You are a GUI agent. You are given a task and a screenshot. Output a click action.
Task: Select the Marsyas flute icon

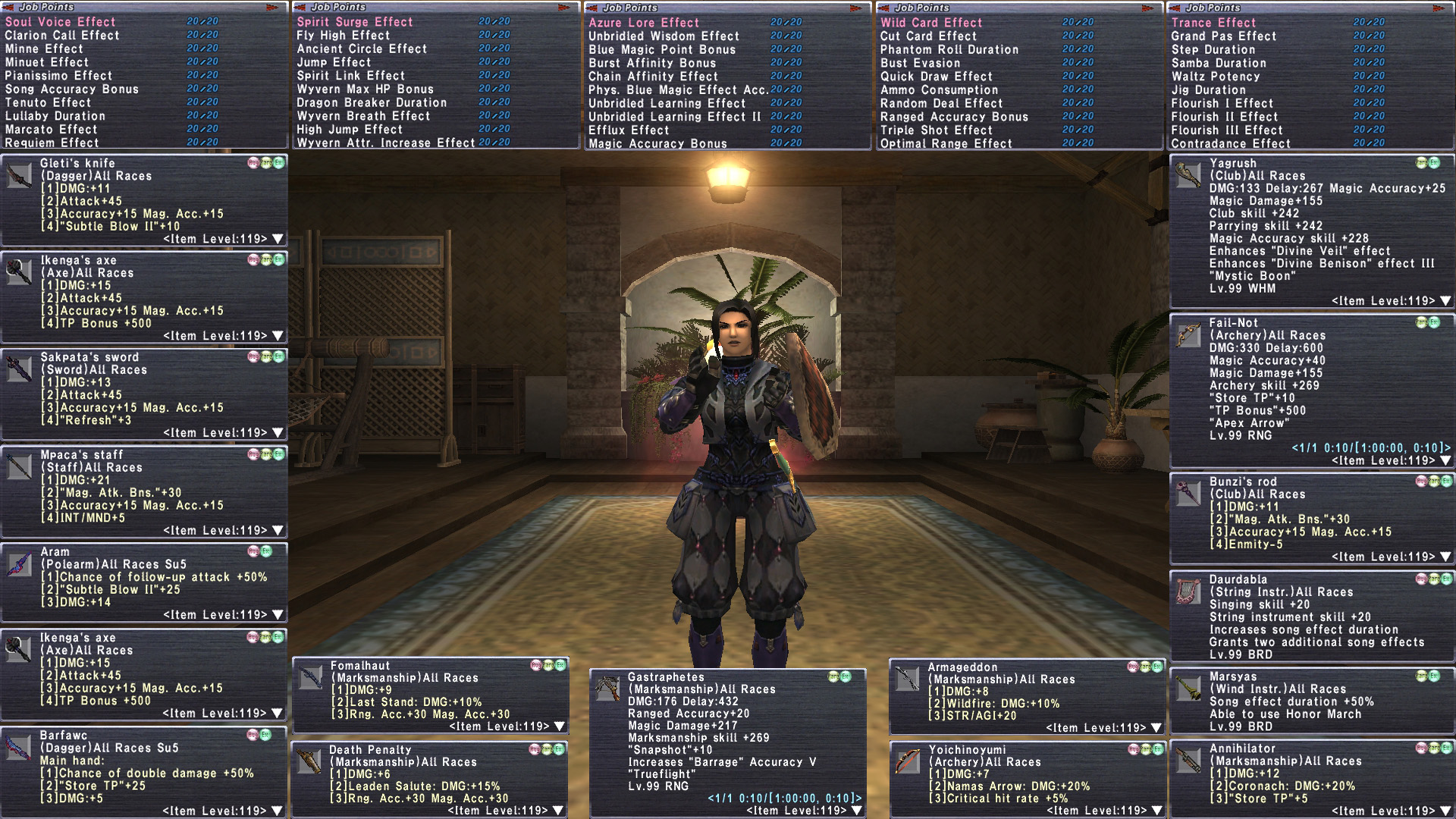pyautogui.click(x=1188, y=689)
